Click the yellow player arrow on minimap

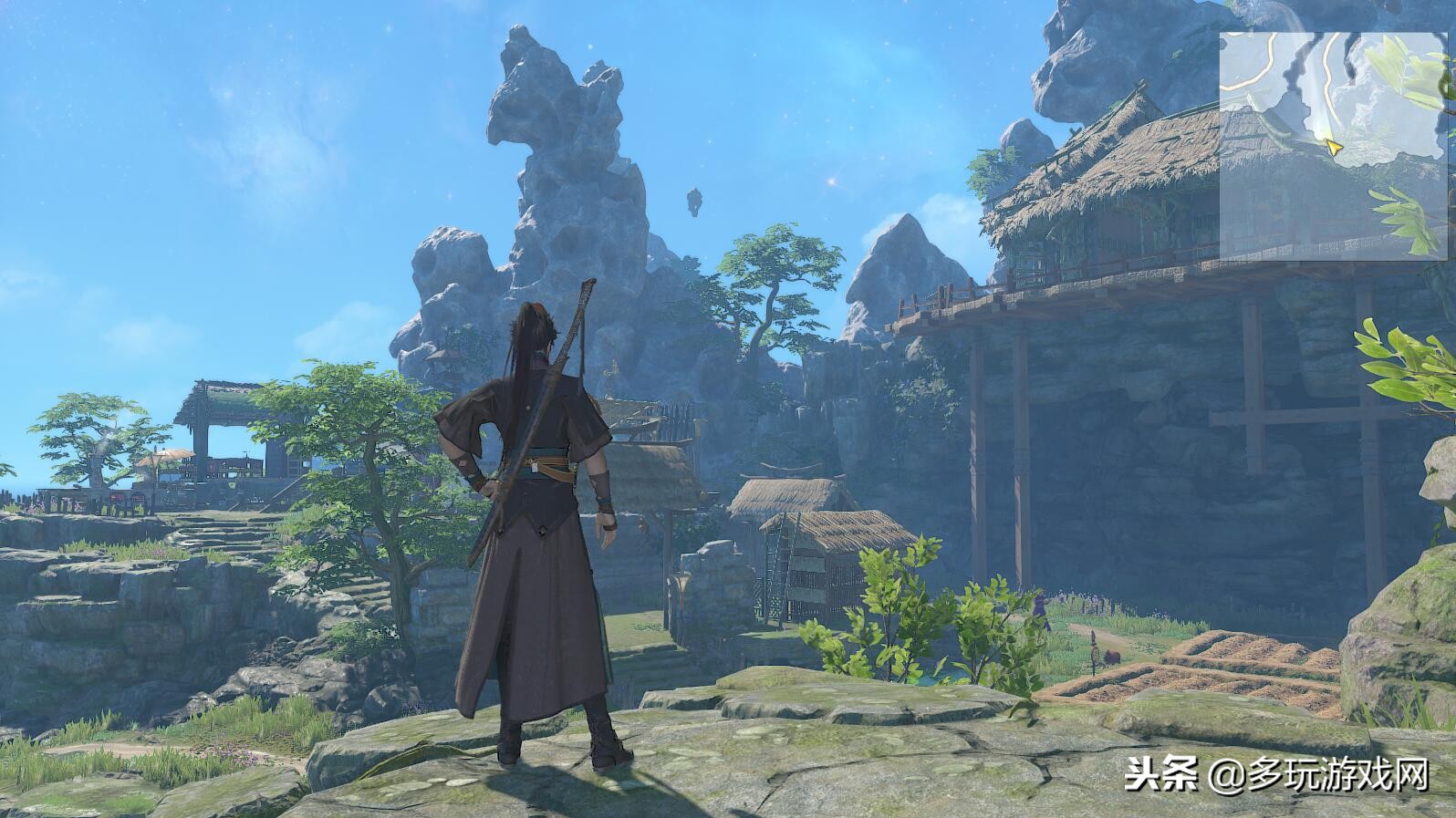1335,146
